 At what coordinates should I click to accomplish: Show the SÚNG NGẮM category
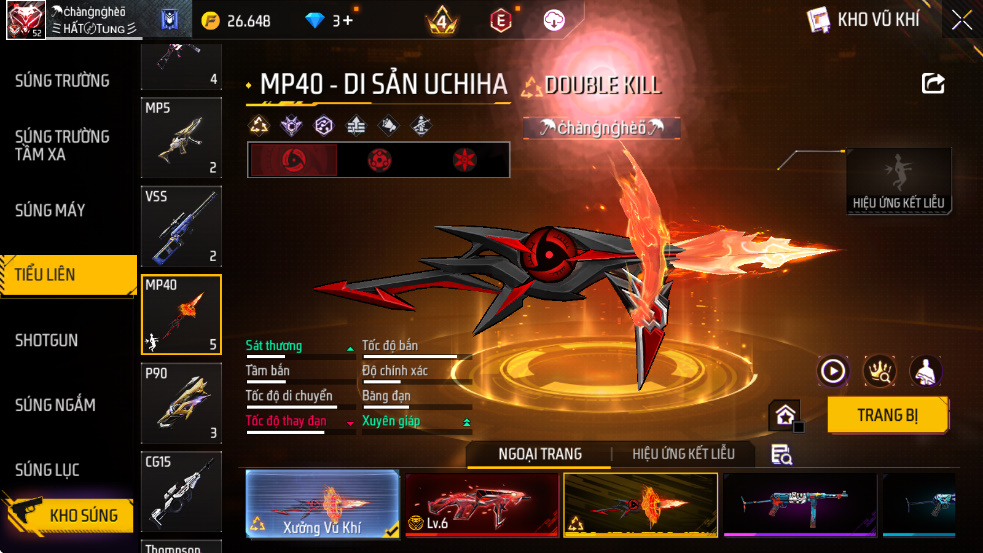click(55, 405)
